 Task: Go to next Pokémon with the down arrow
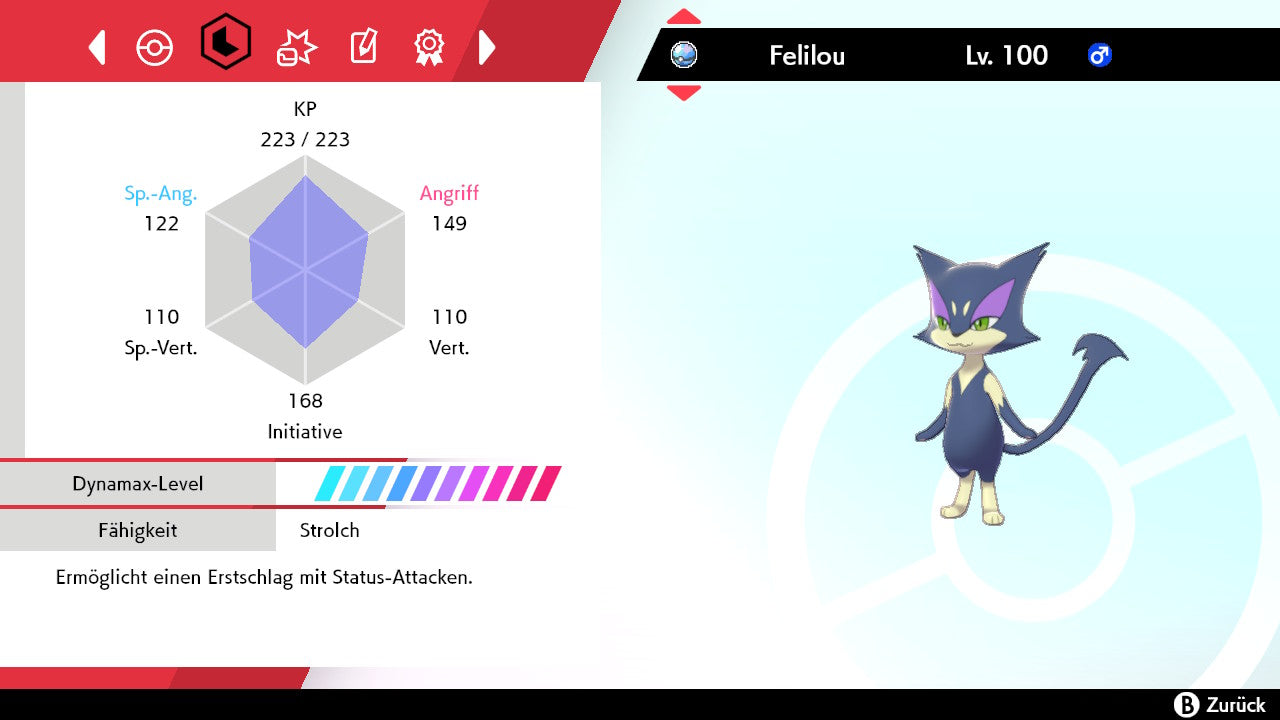pos(684,93)
